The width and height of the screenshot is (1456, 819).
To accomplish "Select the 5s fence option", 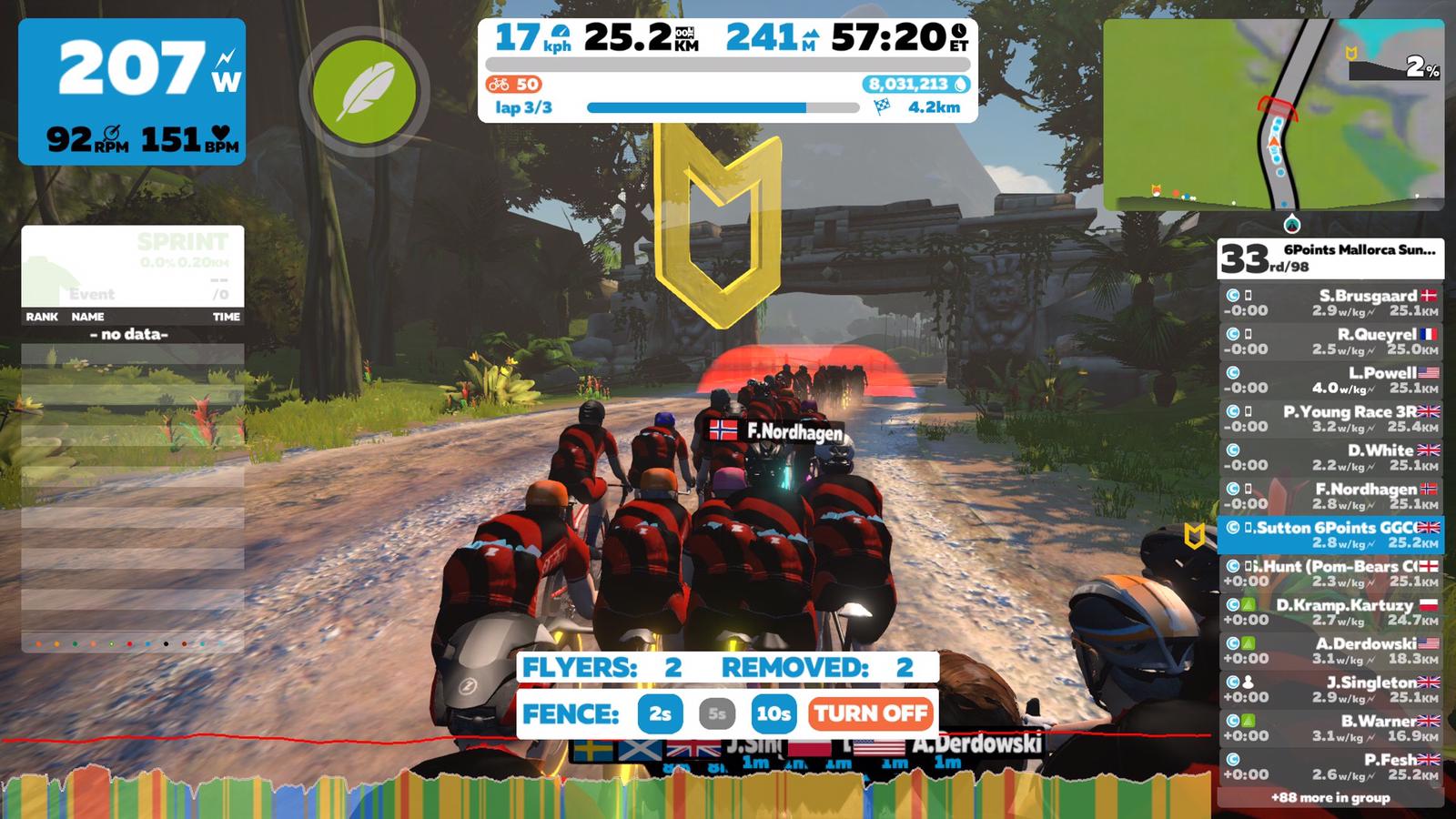I will click(x=717, y=714).
